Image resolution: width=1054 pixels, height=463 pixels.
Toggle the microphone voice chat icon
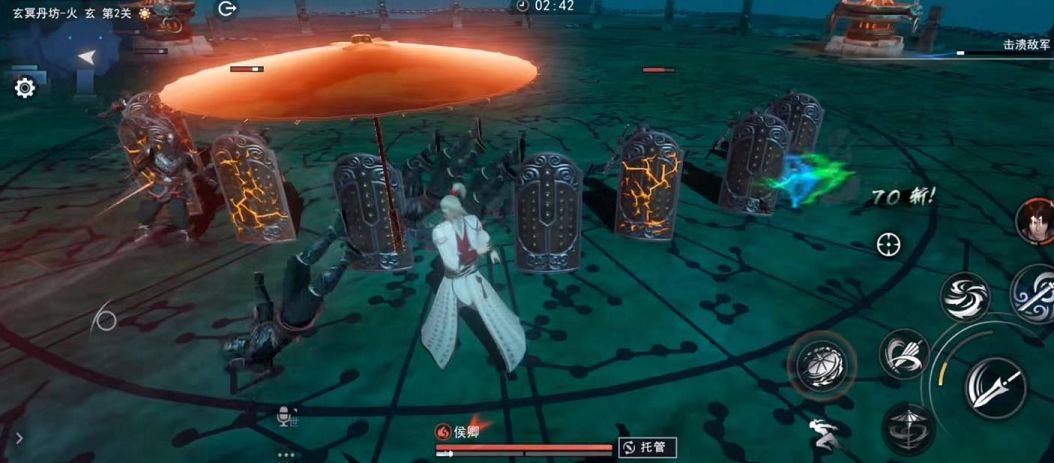(x=285, y=416)
